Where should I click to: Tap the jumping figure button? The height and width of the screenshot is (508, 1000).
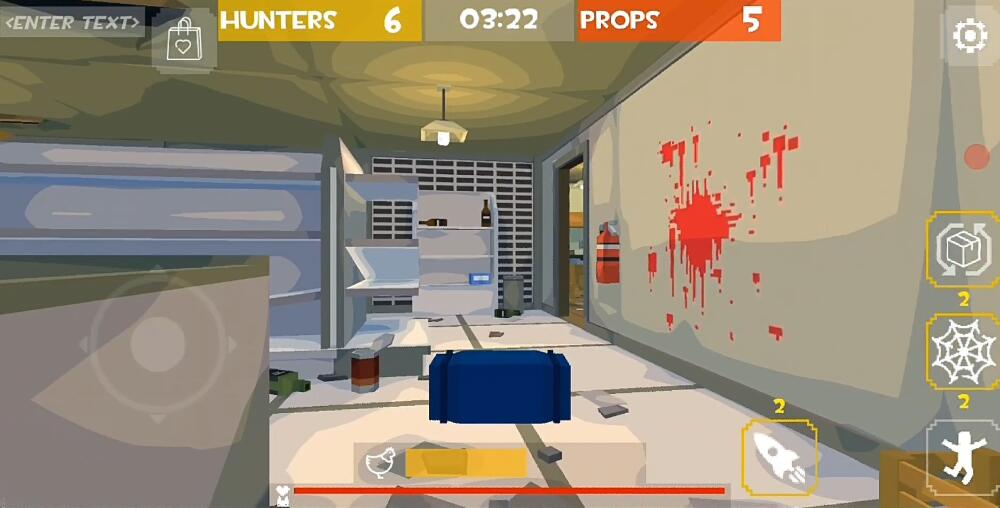tap(962, 457)
